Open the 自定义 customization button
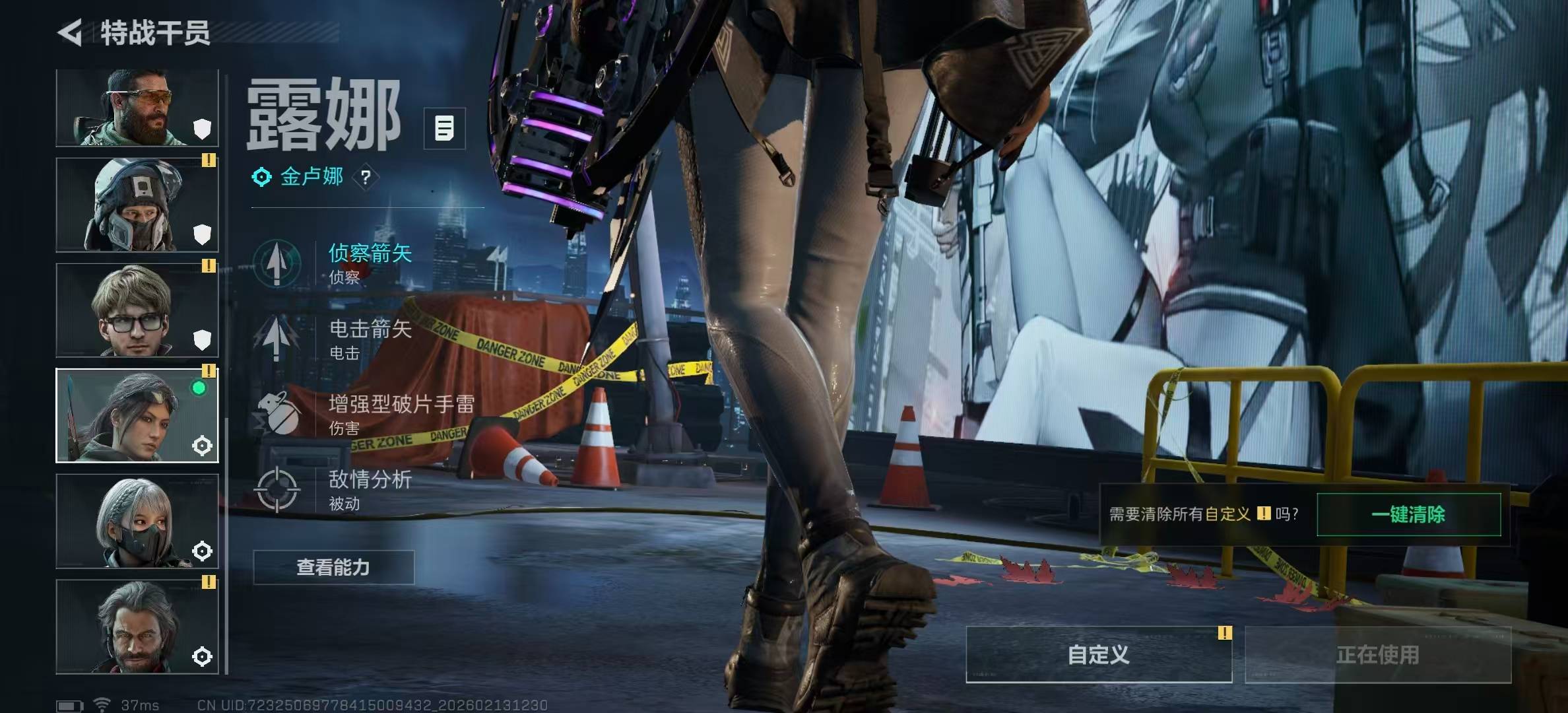 1098,654
